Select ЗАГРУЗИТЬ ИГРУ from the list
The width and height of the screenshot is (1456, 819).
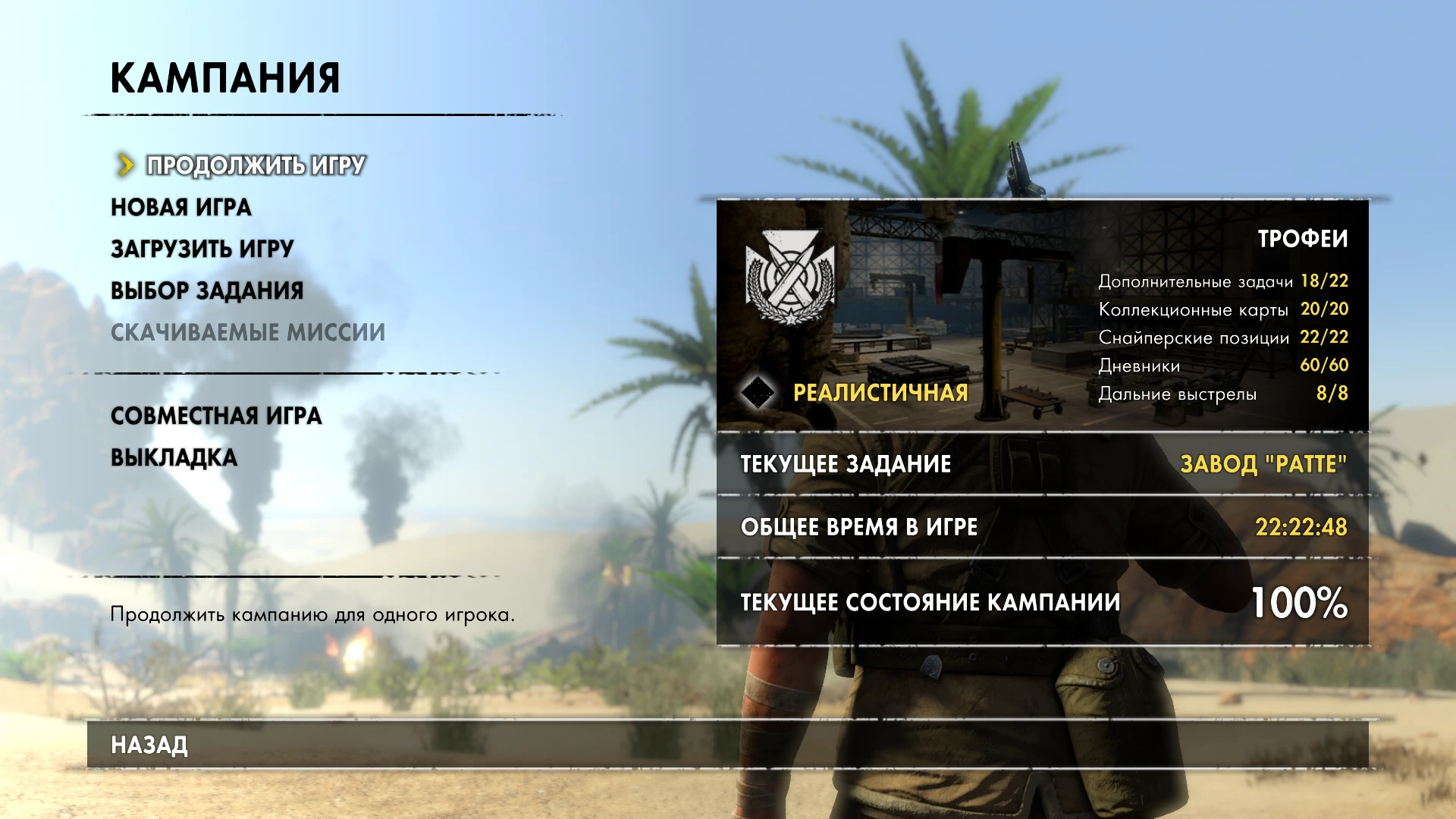click(x=201, y=248)
